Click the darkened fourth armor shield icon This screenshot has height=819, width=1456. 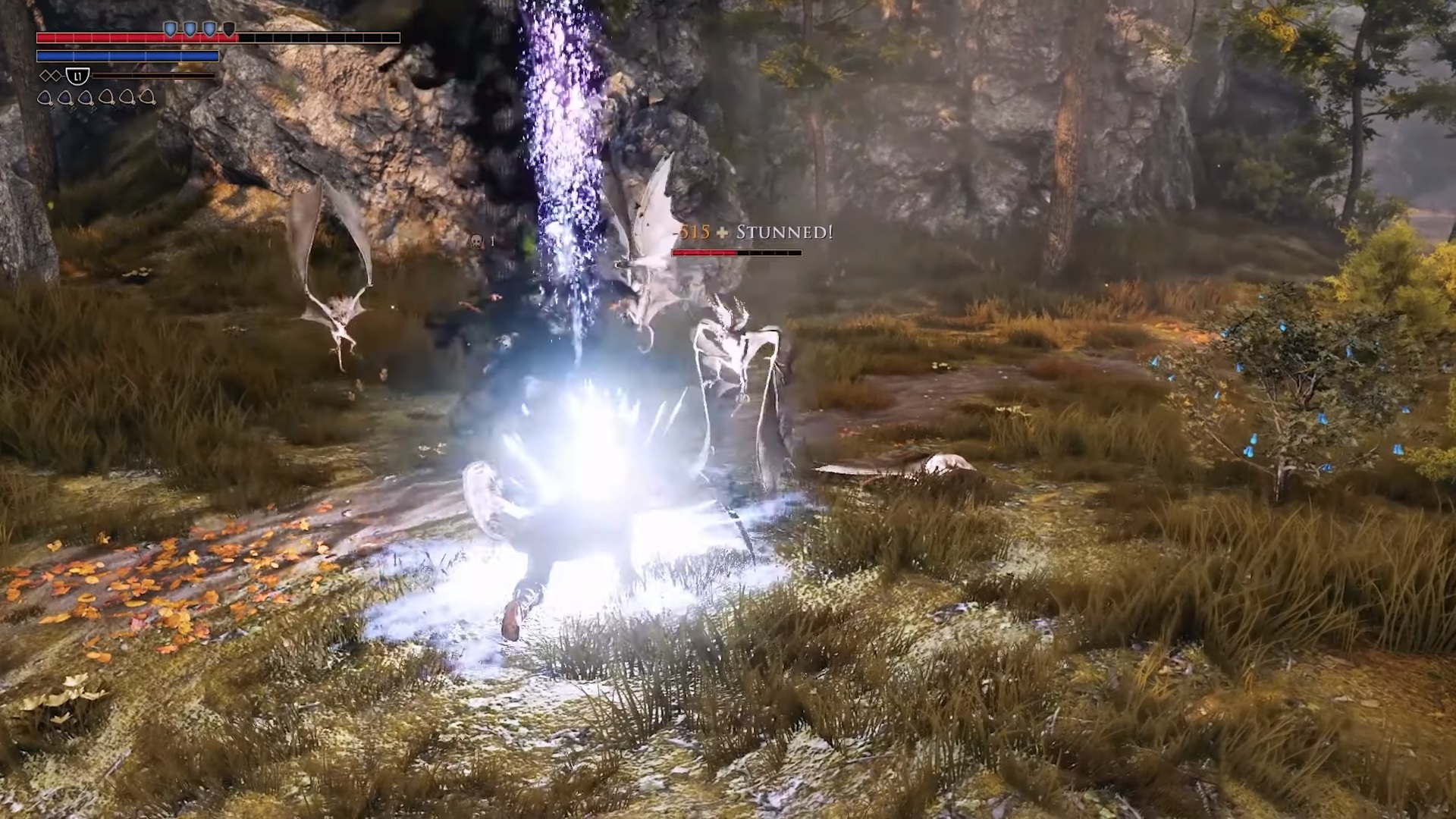coord(229,29)
